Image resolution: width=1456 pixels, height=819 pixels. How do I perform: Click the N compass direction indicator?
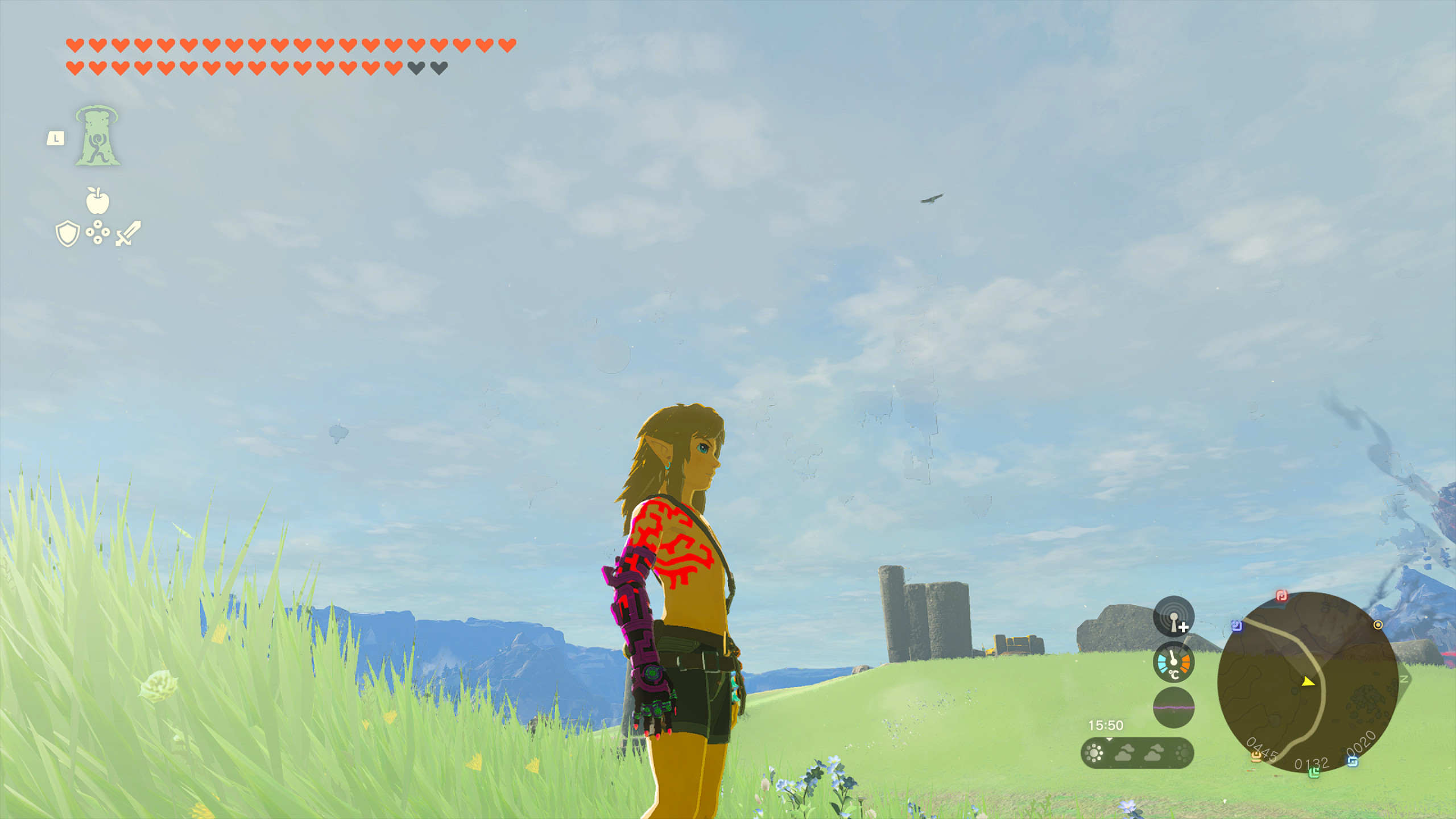coord(1404,680)
